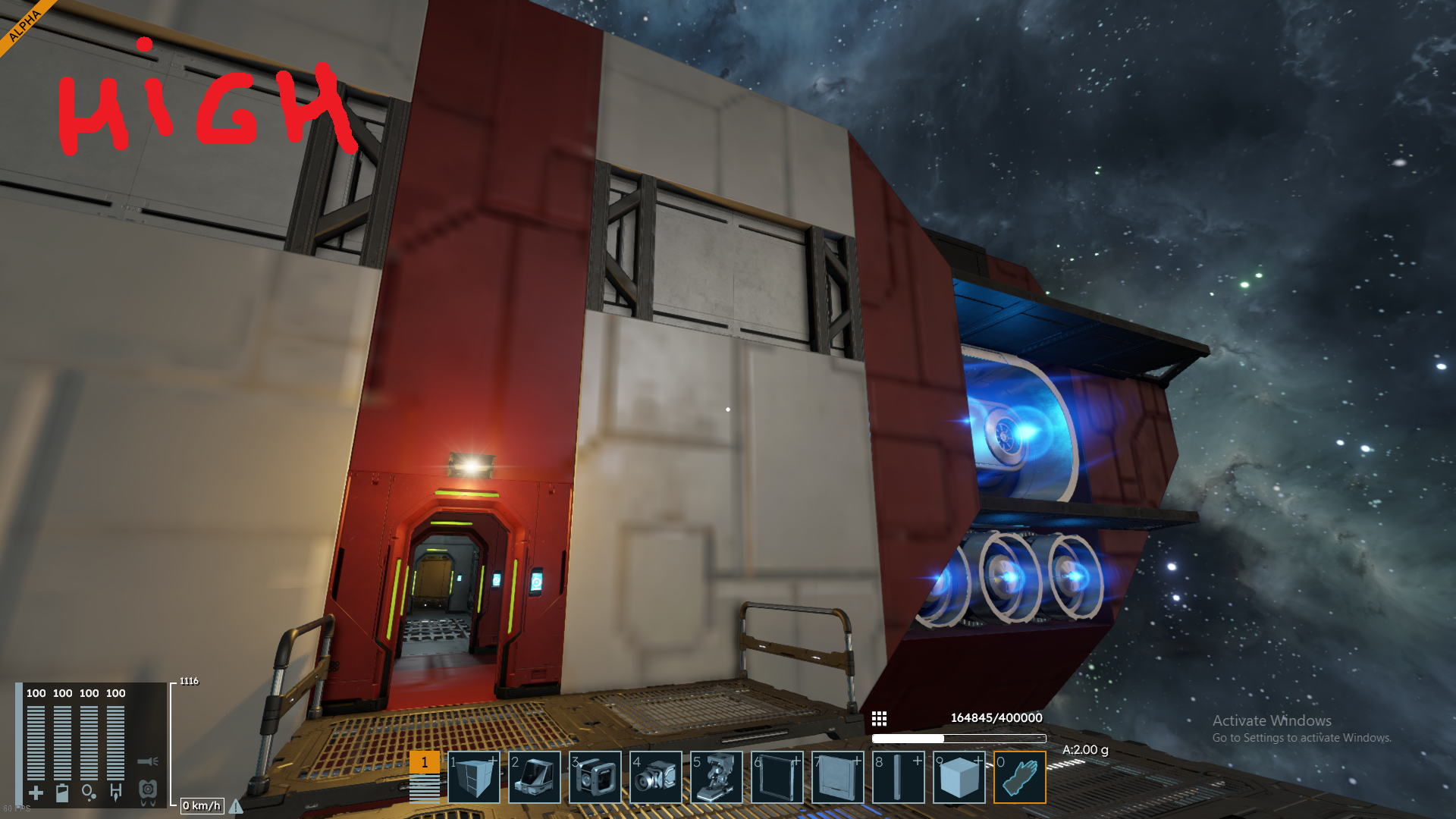This screenshot has width=1456, height=819.
Task: Pick the thruster block in slot 4
Action: [656, 777]
